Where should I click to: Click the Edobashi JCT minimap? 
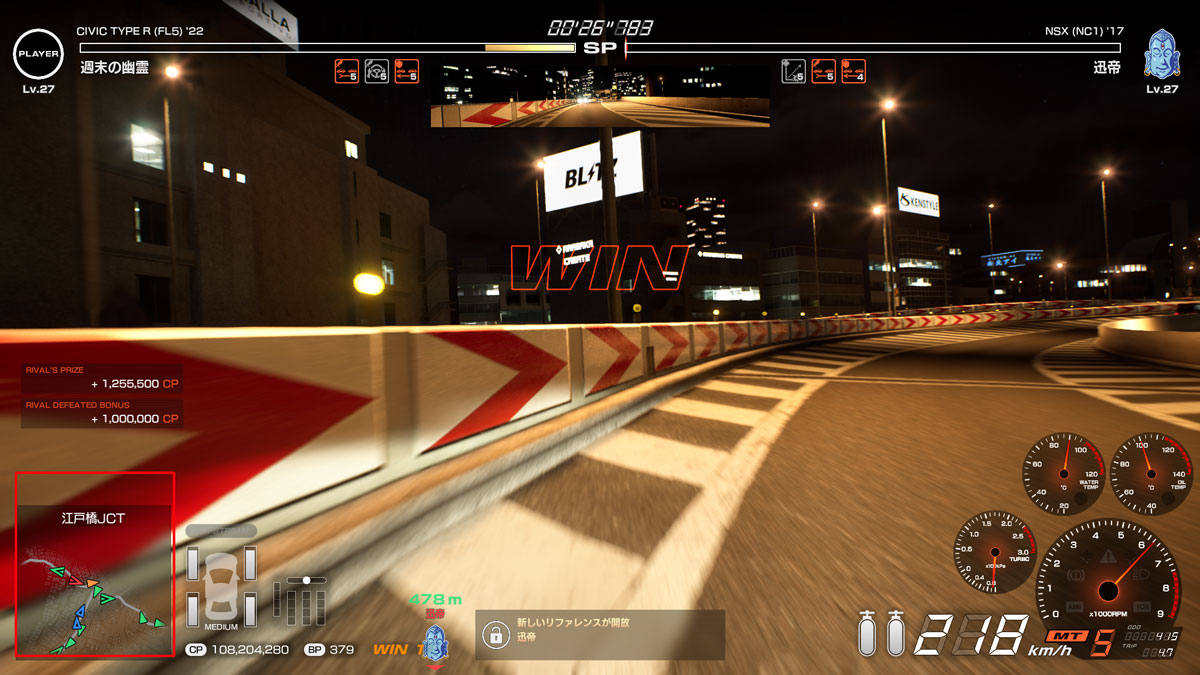[95, 565]
